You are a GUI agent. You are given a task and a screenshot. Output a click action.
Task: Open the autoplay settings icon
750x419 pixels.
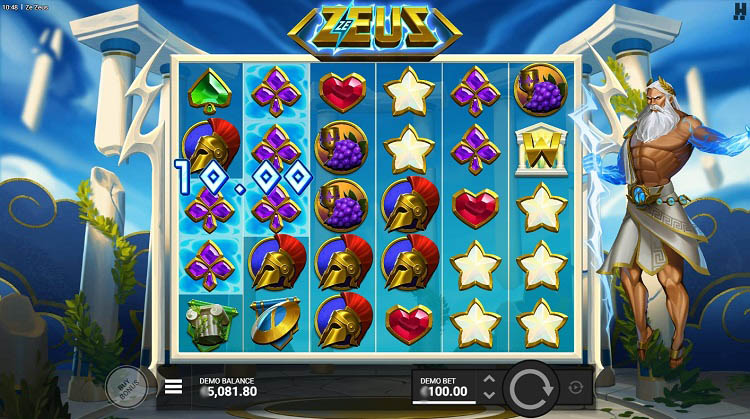pyautogui.click(x=576, y=387)
